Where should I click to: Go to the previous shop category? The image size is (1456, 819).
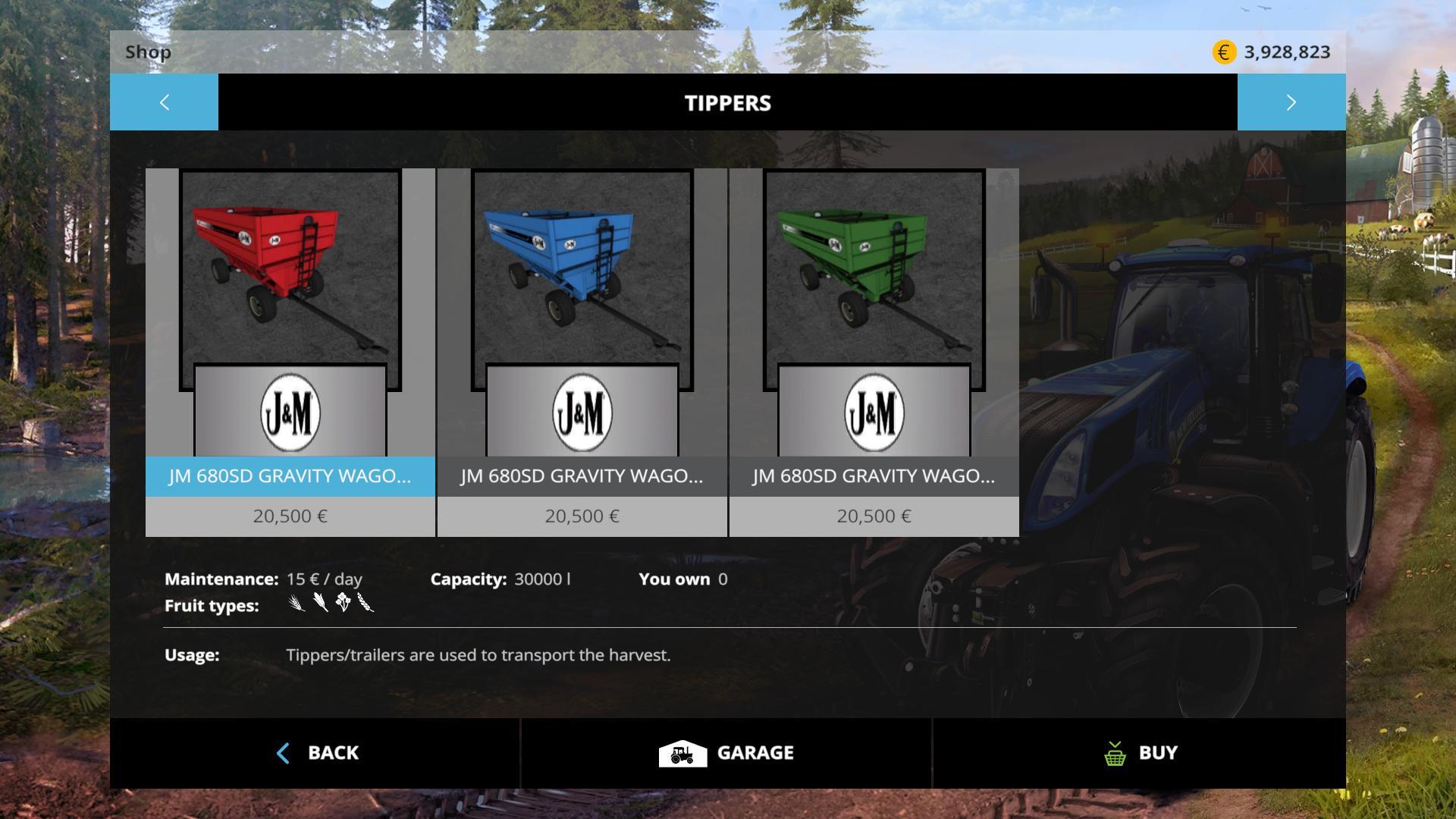point(164,102)
